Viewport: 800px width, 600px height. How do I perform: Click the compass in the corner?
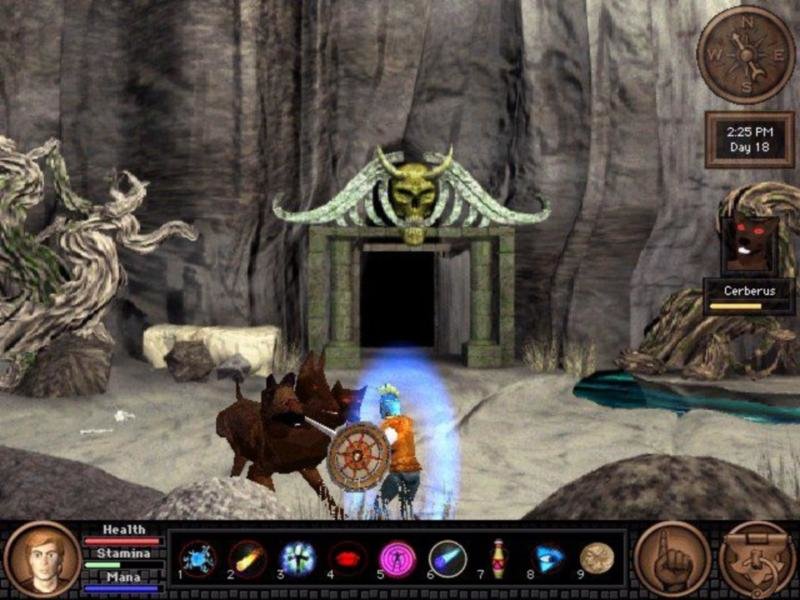point(745,54)
